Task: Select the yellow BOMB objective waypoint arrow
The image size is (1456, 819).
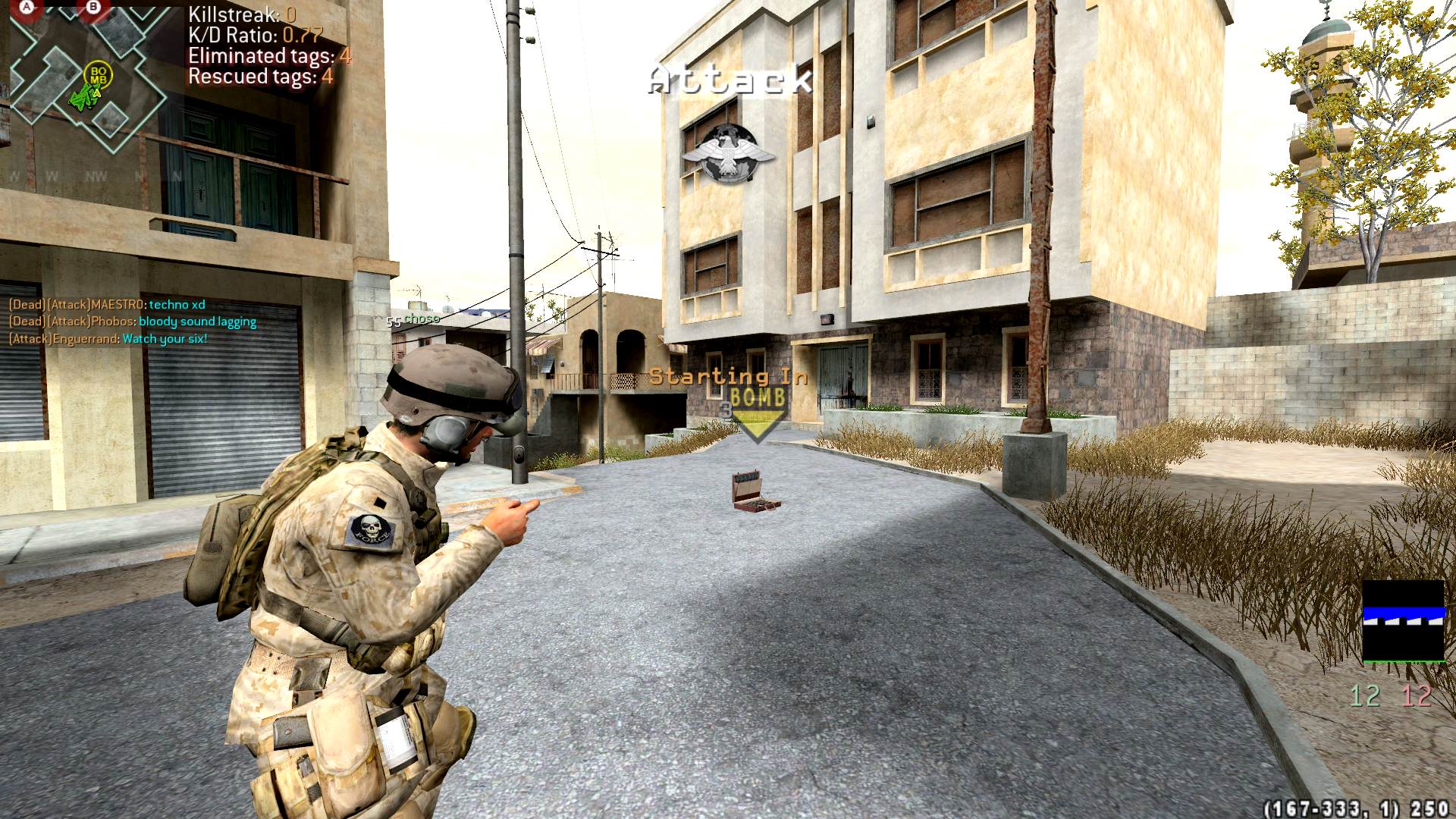Action: pos(757,414)
